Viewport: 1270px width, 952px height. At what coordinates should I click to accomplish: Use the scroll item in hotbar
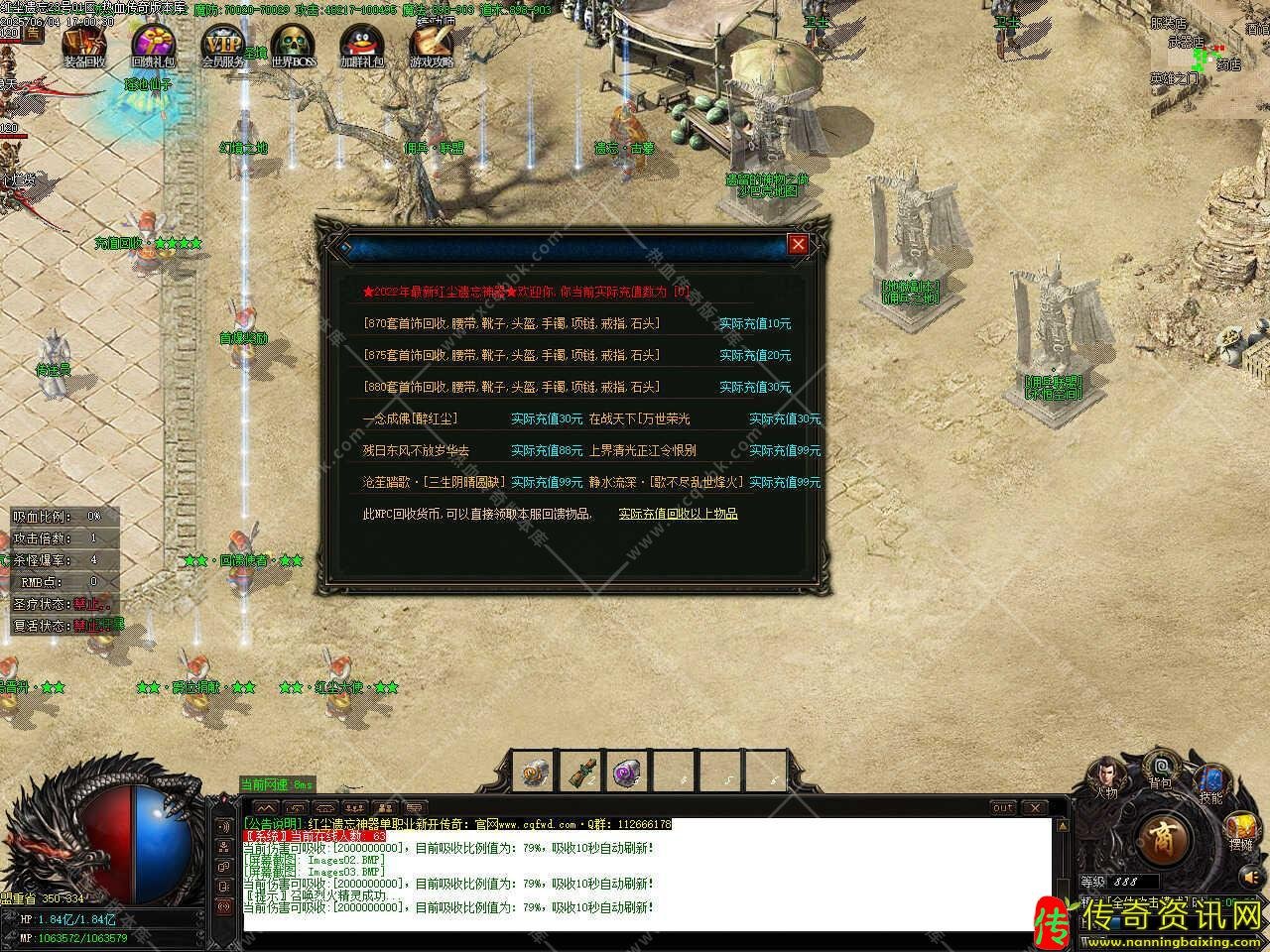pos(581,773)
